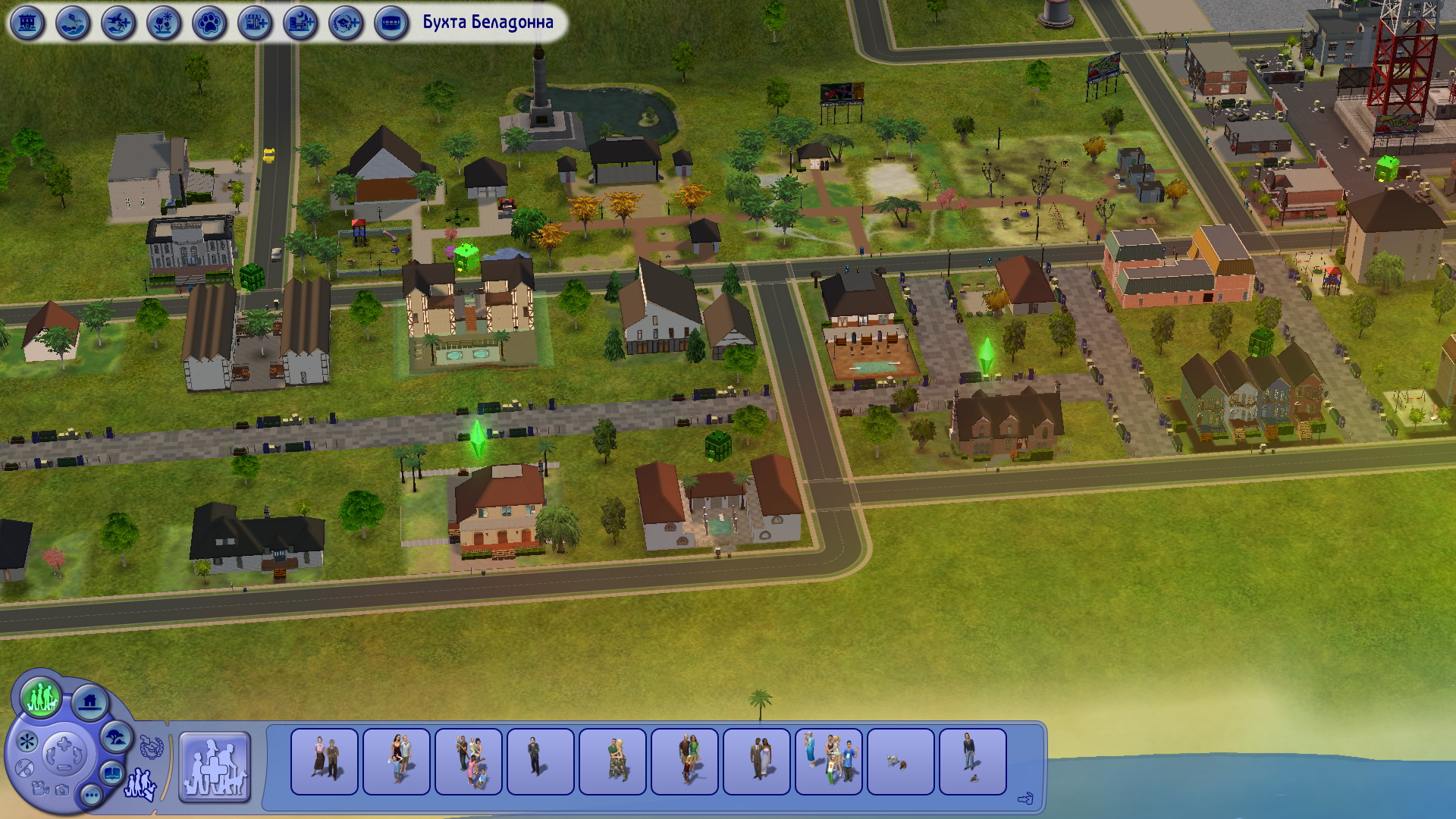Select the bride and groom family thumbnail
The image size is (1456, 819).
pos(757,761)
